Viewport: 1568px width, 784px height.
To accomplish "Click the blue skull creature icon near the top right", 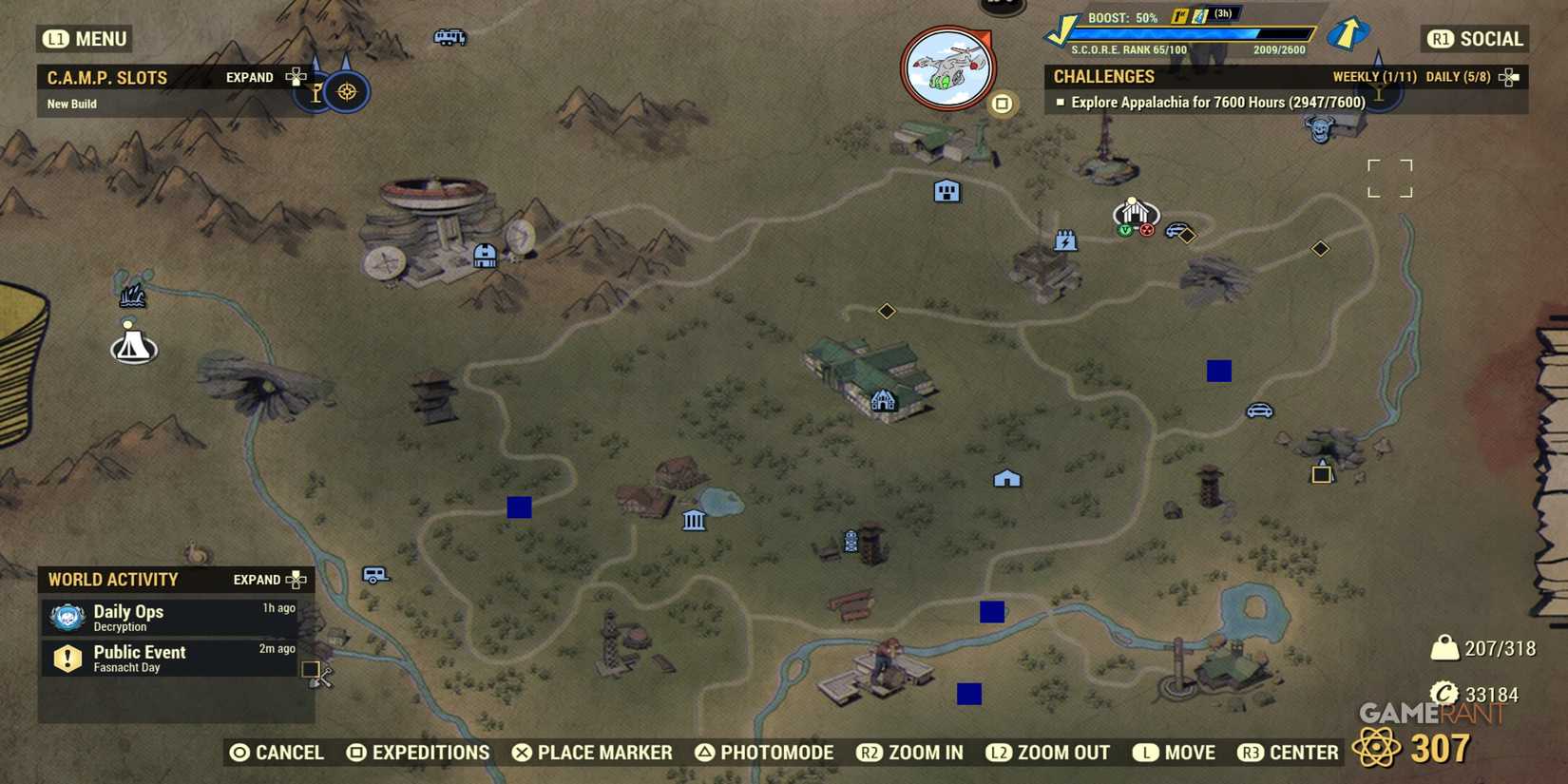I will [1321, 131].
